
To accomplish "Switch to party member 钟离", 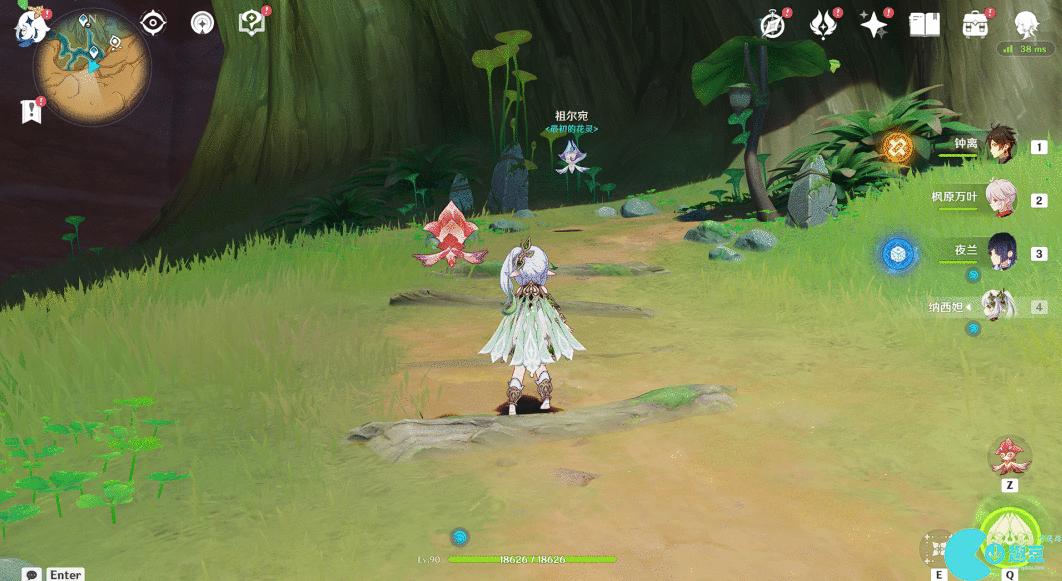I will click(1001, 146).
